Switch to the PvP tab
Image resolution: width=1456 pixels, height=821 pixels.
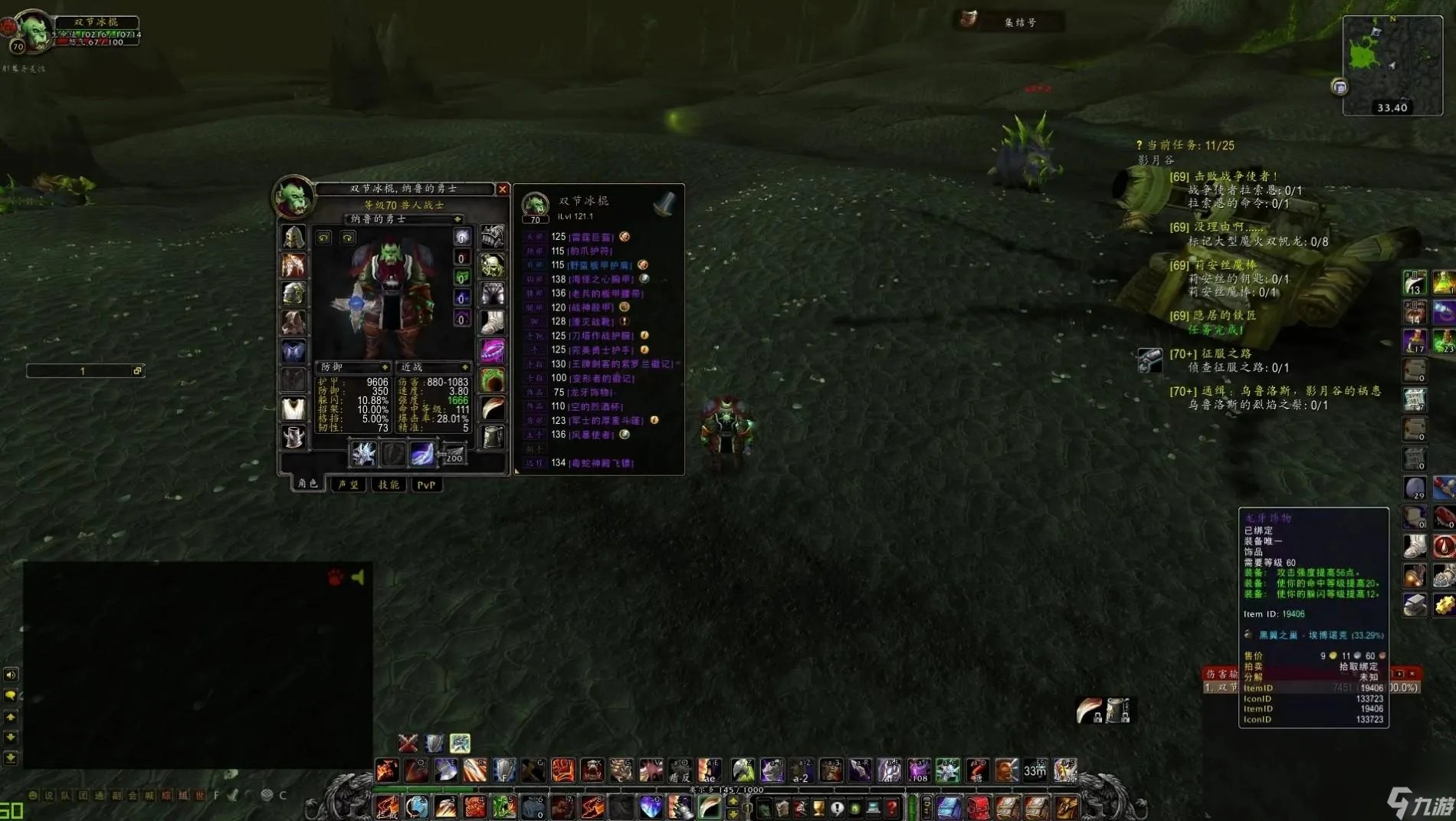(x=426, y=484)
